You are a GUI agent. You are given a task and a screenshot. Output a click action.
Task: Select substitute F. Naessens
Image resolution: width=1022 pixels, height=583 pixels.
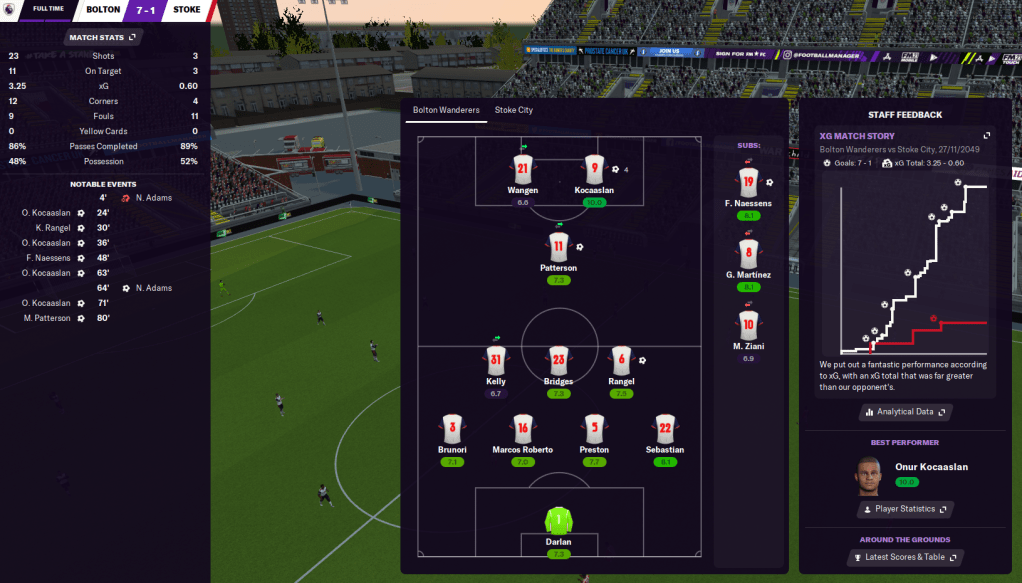click(x=748, y=183)
